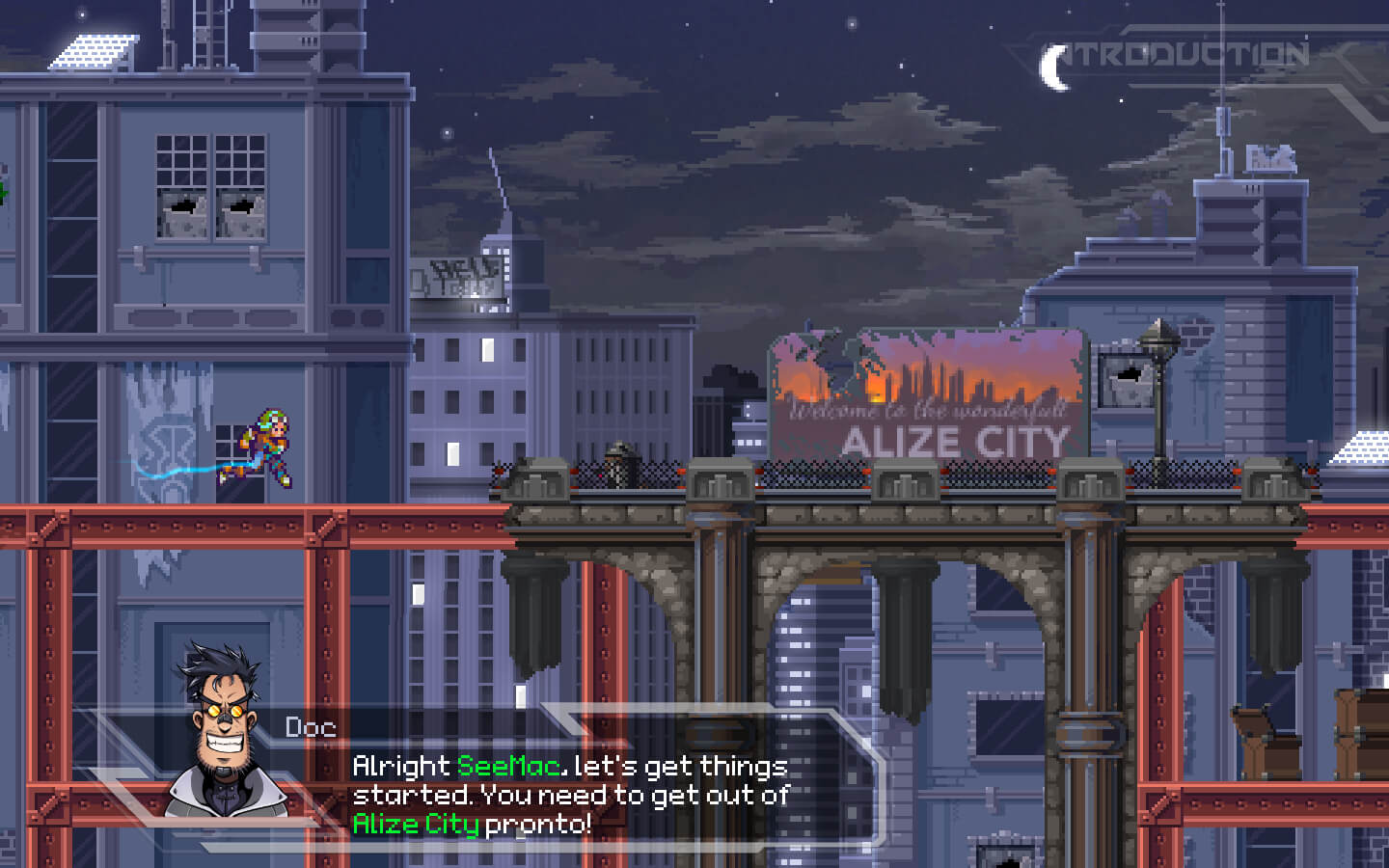Advance Doc's dialogue text box
Viewport: 1389px width, 868px height.
click(569, 794)
